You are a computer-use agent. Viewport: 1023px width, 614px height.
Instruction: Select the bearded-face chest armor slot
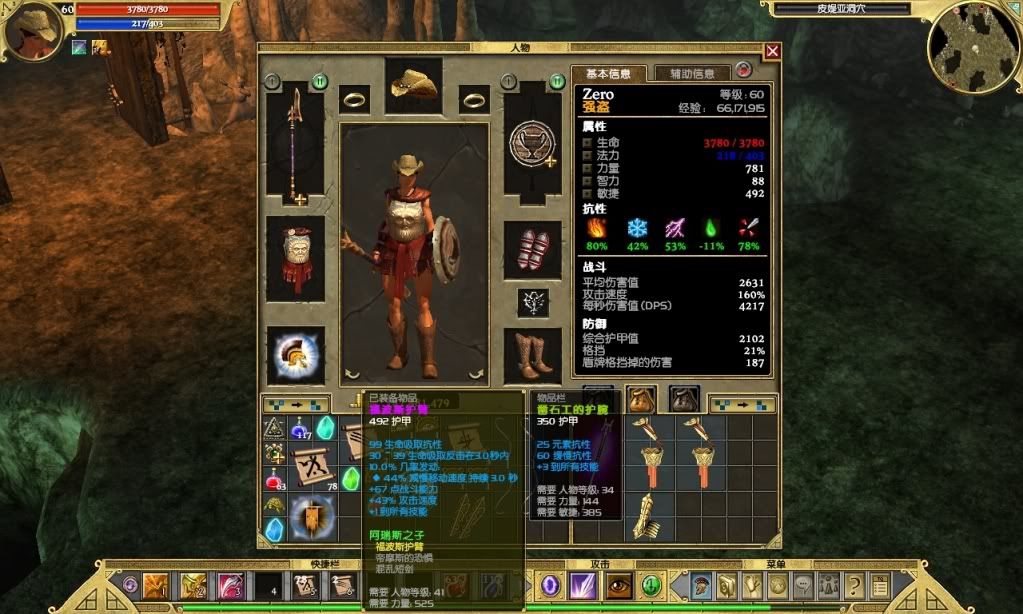point(295,256)
